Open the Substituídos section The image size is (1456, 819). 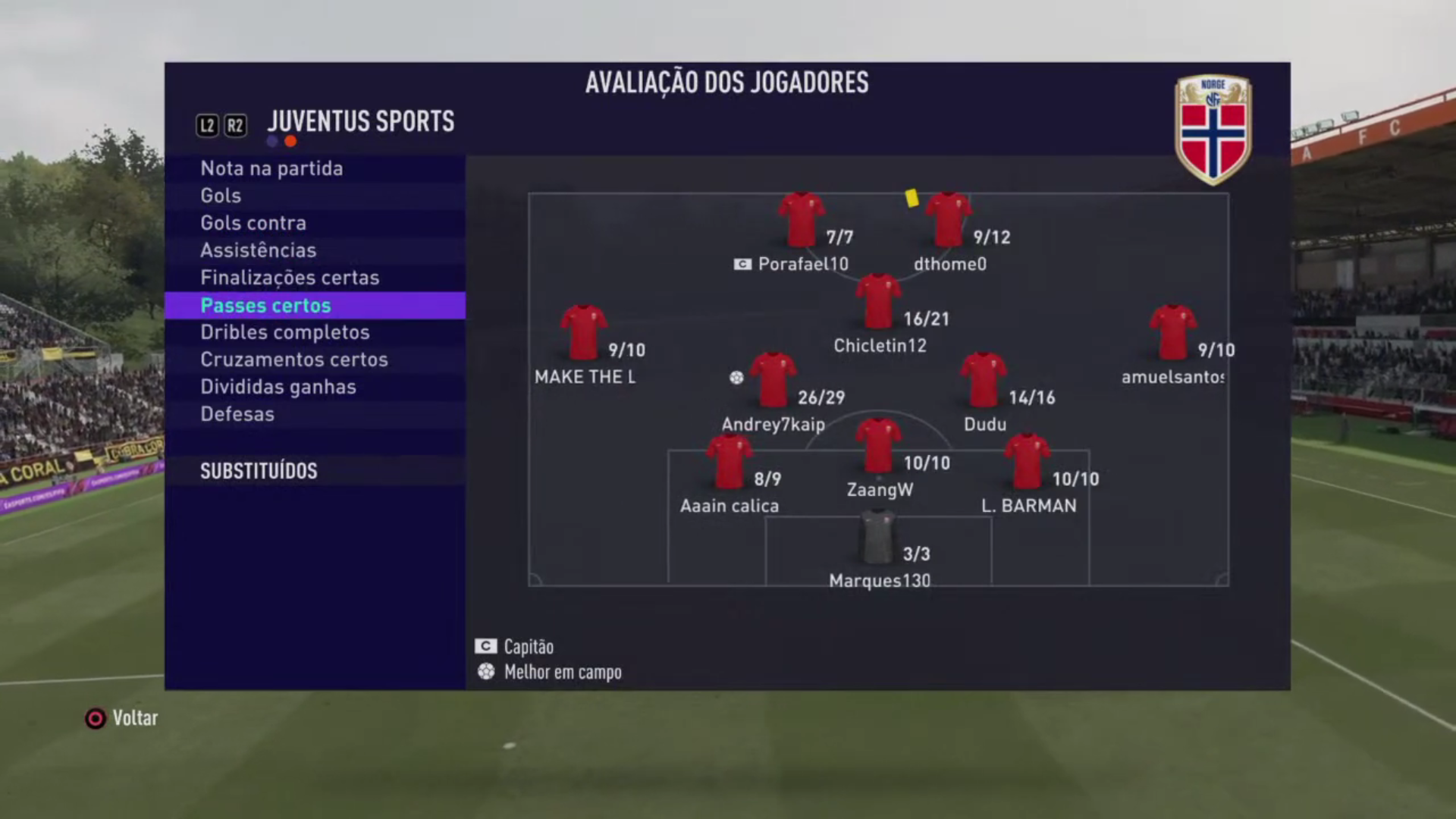(259, 471)
